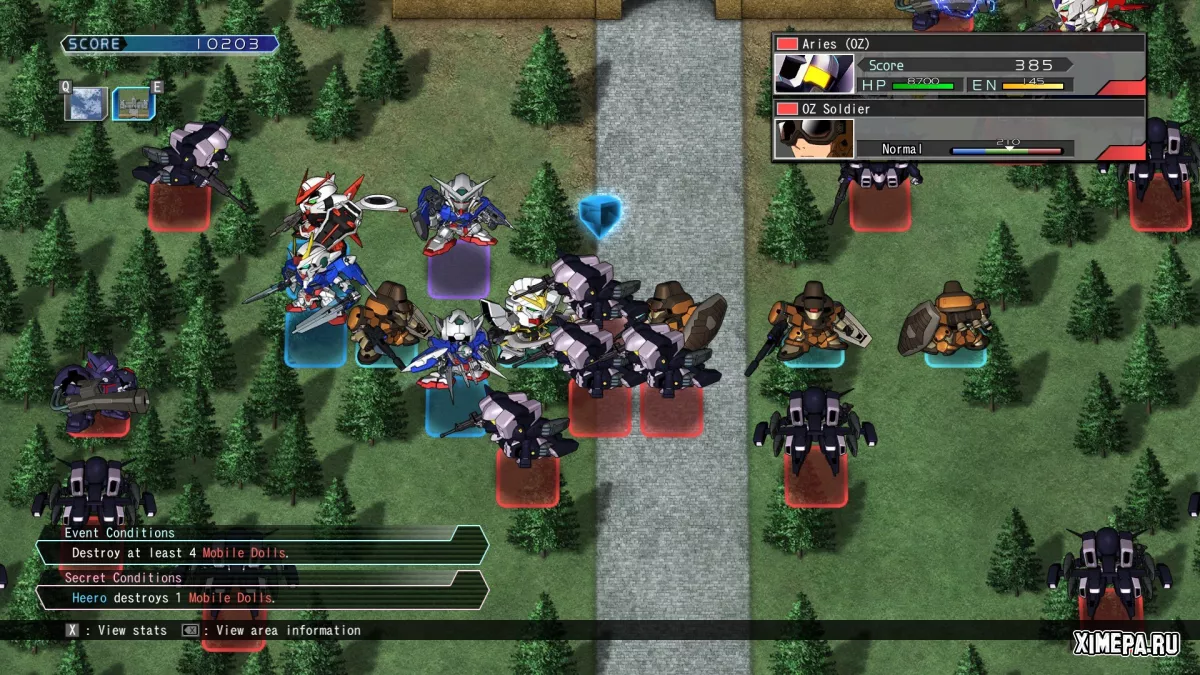Click the OZ Soldier pilot portrait
Image resolution: width=1200 pixels, height=675 pixels.
tap(814, 139)
